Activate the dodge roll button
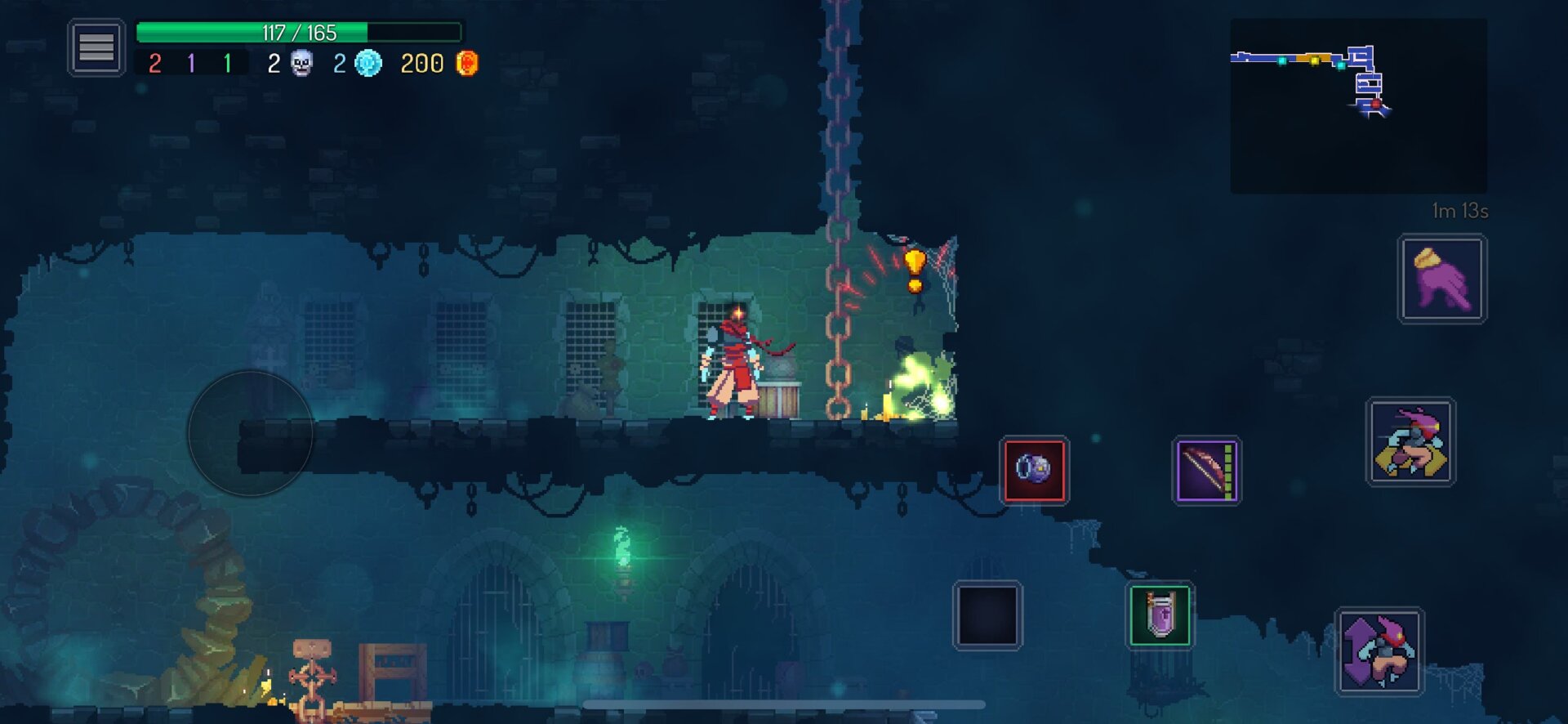The image size is (1568, 724). point(1410,442)
